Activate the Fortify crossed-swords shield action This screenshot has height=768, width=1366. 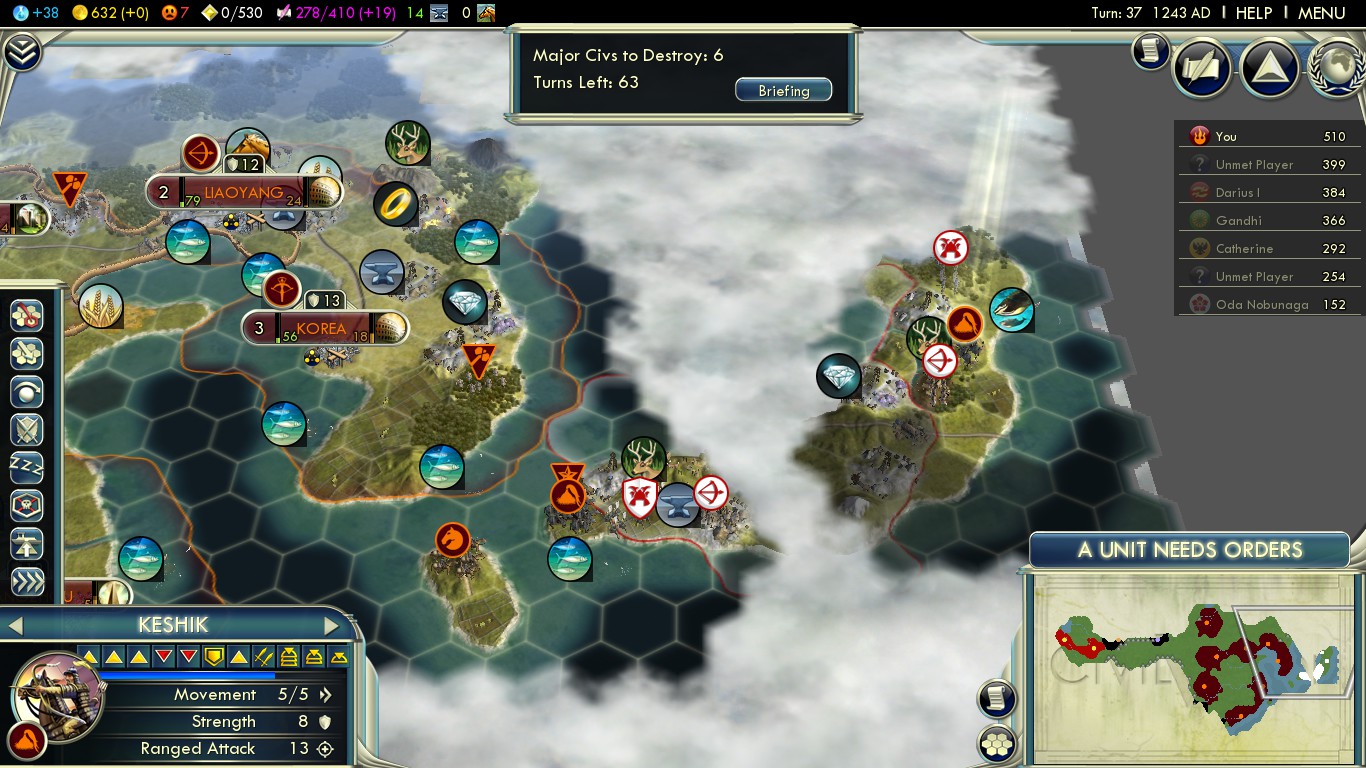[x=27, y=429]
